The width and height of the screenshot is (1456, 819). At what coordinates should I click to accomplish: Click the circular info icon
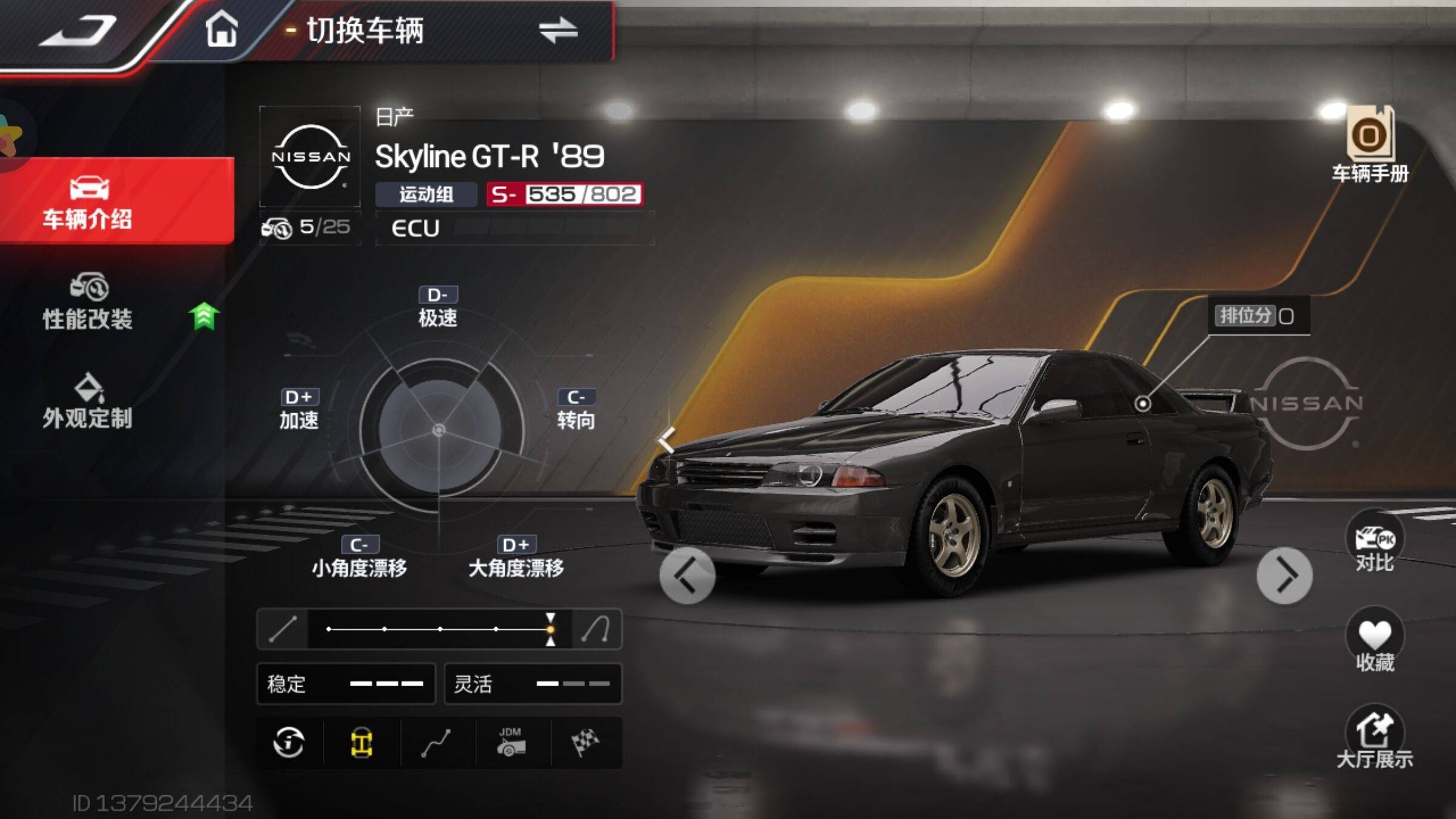(289, 743)
